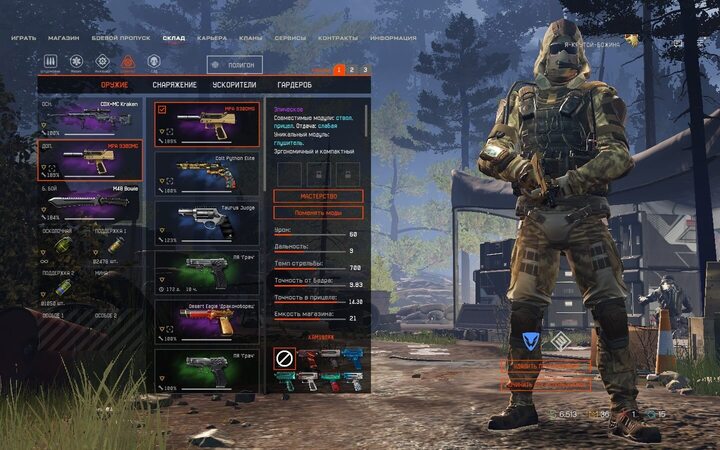The image size is (720, 450).
Task: Switch to the Гардероб (Wardrobe) tab
Action: 295,85
